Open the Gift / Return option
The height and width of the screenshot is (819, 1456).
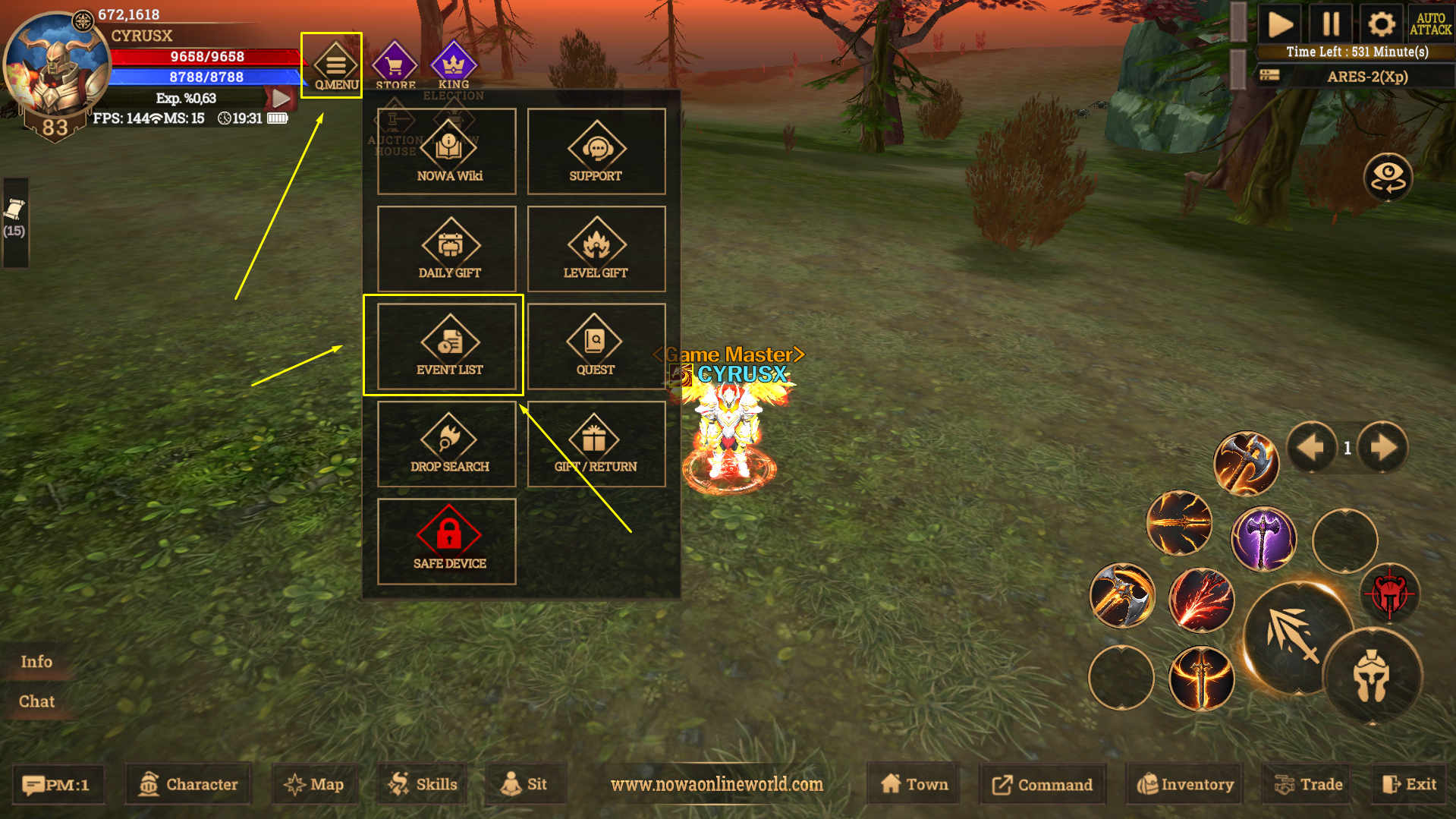click(x=596, y=444)
